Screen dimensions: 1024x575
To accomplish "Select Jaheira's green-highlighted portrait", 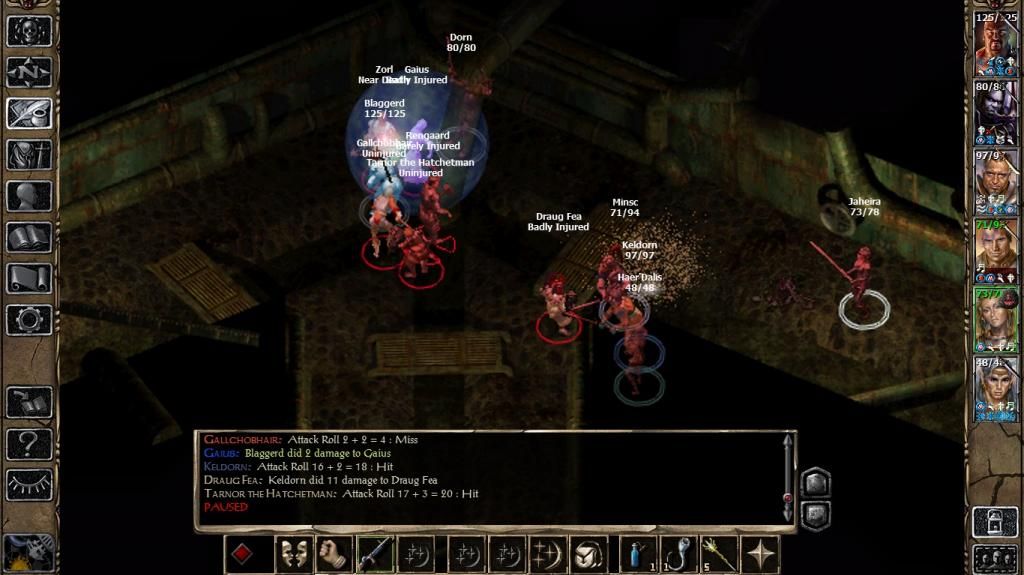I will pos(995,320).
